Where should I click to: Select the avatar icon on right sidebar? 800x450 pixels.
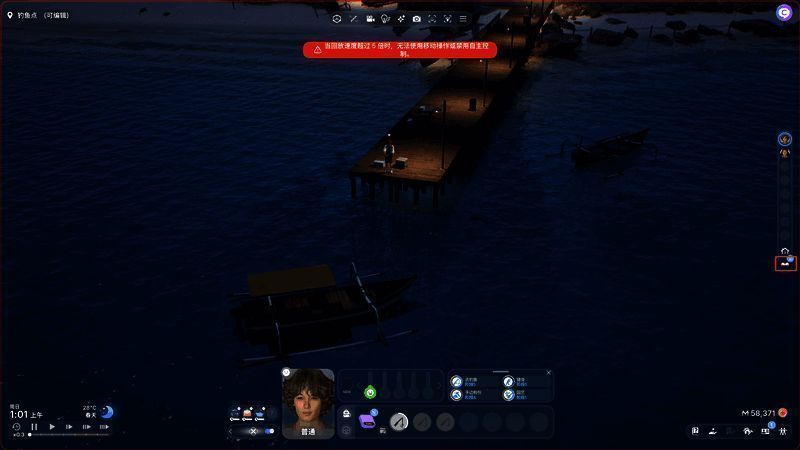click(x=785, y=139)
